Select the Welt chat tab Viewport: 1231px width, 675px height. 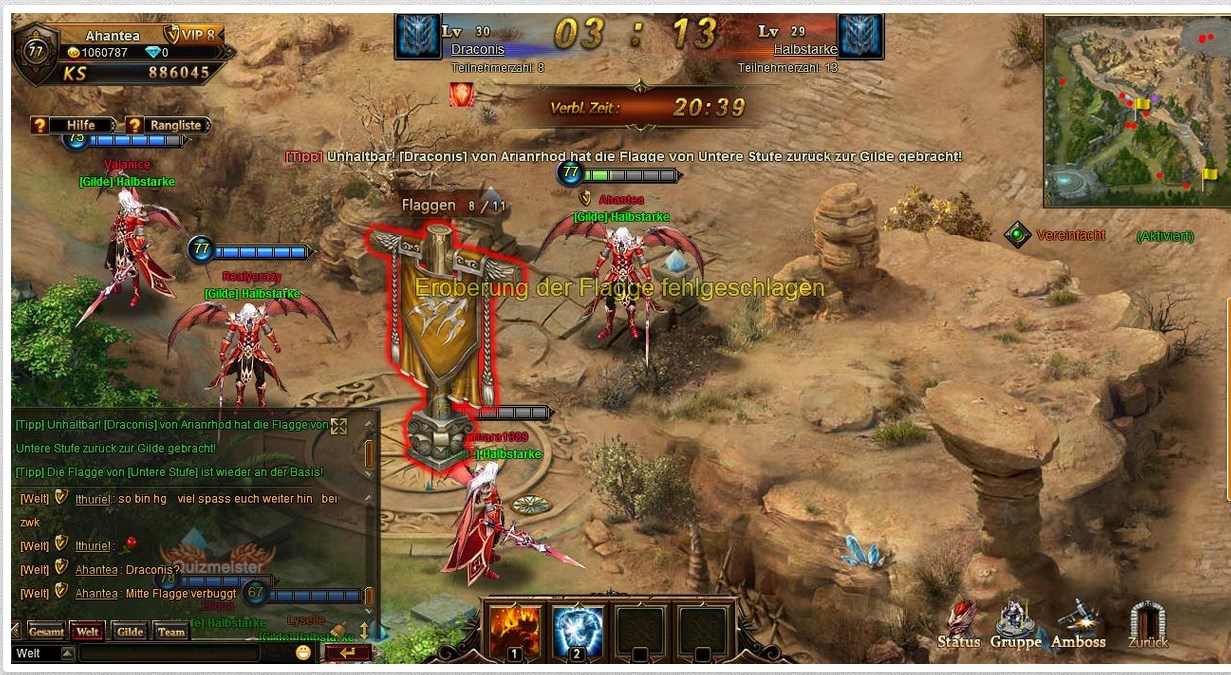click(x=88, y=632)
